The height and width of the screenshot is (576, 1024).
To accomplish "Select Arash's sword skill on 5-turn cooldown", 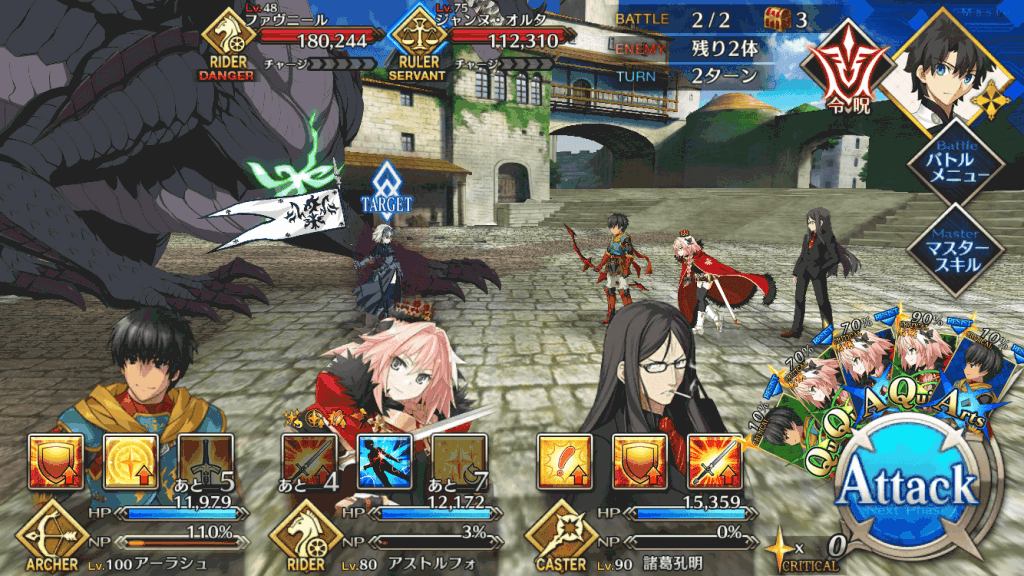I will point(205,459).
